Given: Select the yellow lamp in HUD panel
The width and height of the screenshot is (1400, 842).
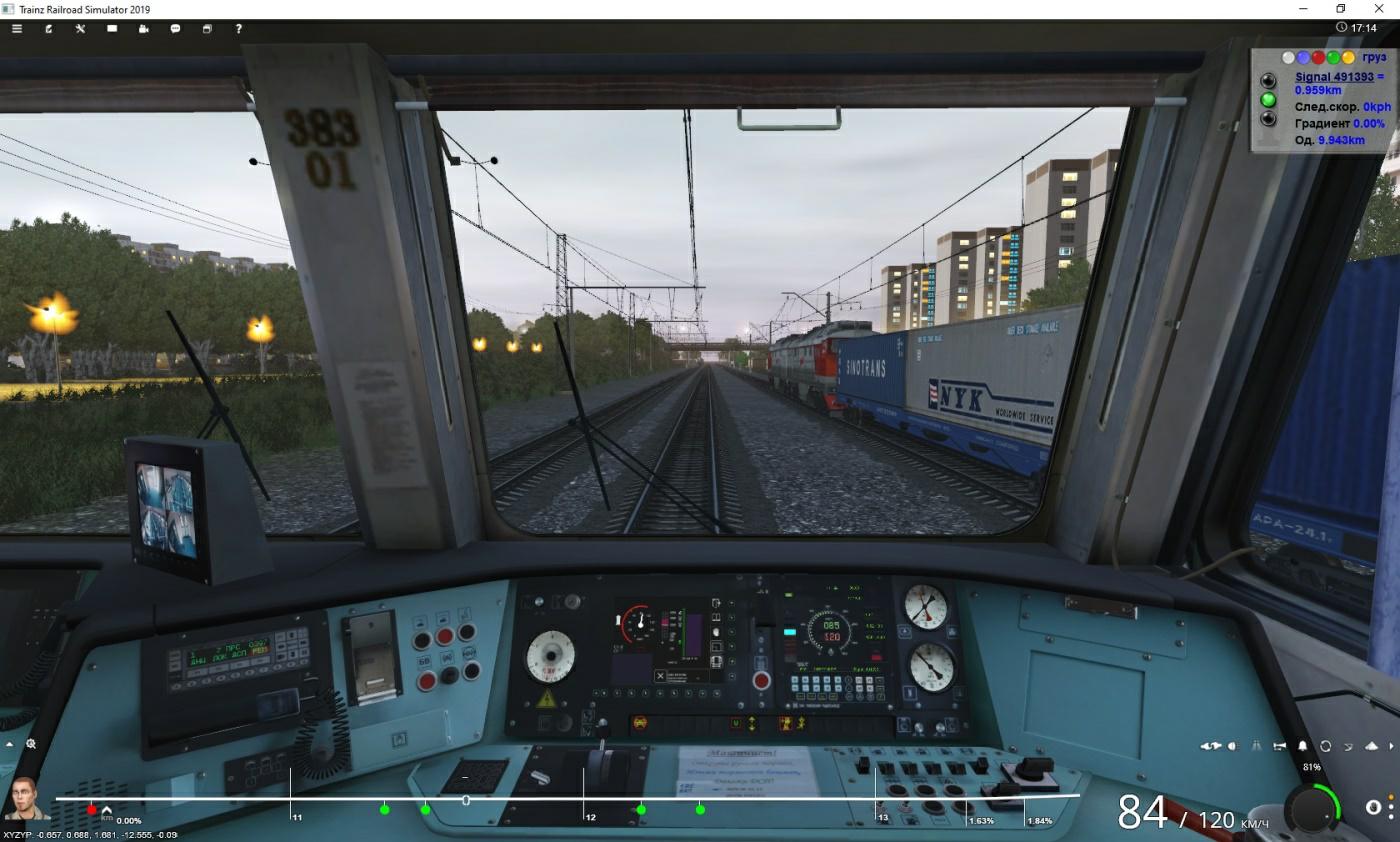Looking at the screenshot, I should pyautogui.click(x=1348, y=58).
